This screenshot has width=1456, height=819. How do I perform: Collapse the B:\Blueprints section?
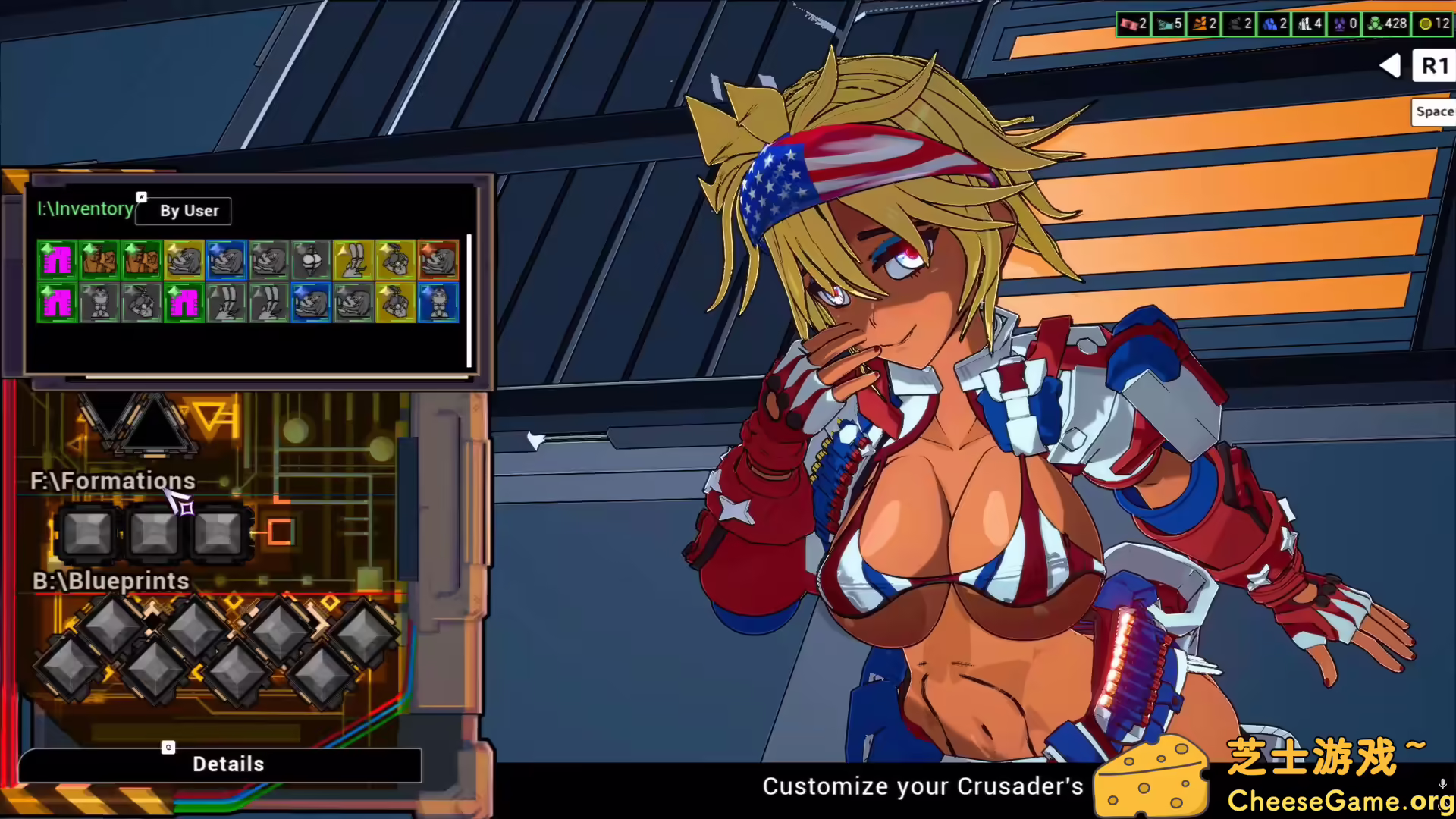click(x=111, y=581)
